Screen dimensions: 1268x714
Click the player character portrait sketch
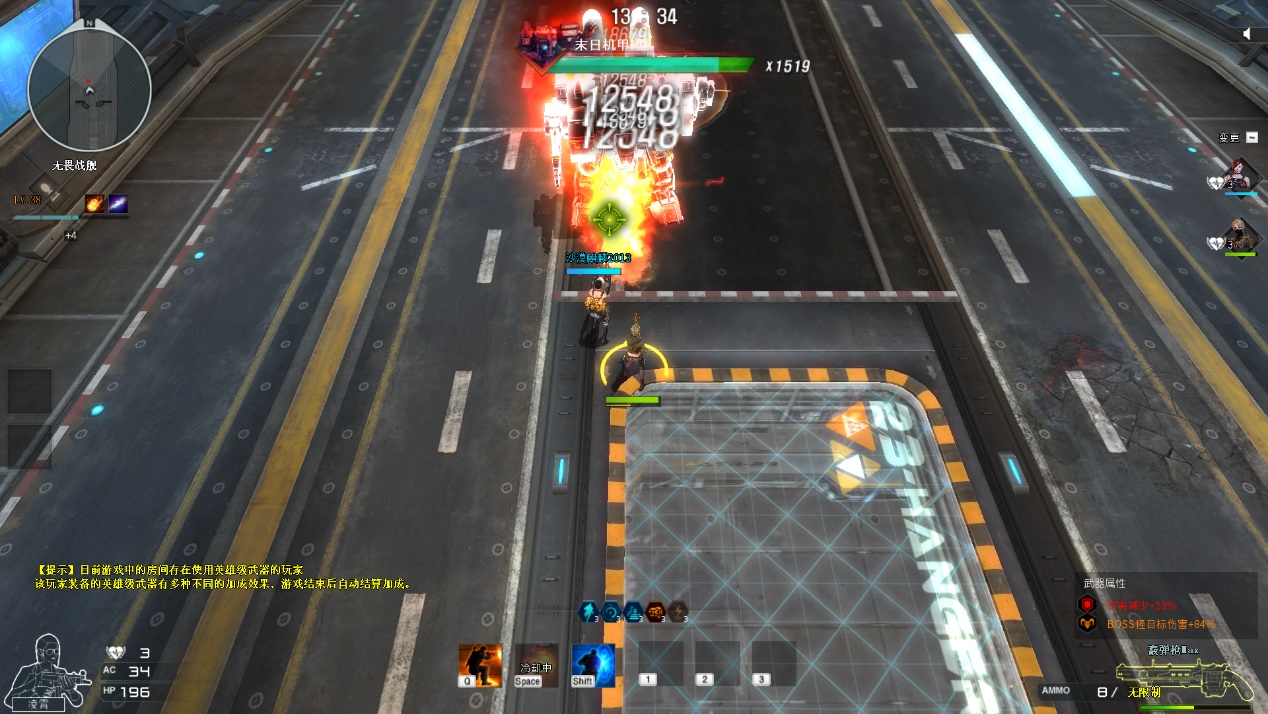49,668
